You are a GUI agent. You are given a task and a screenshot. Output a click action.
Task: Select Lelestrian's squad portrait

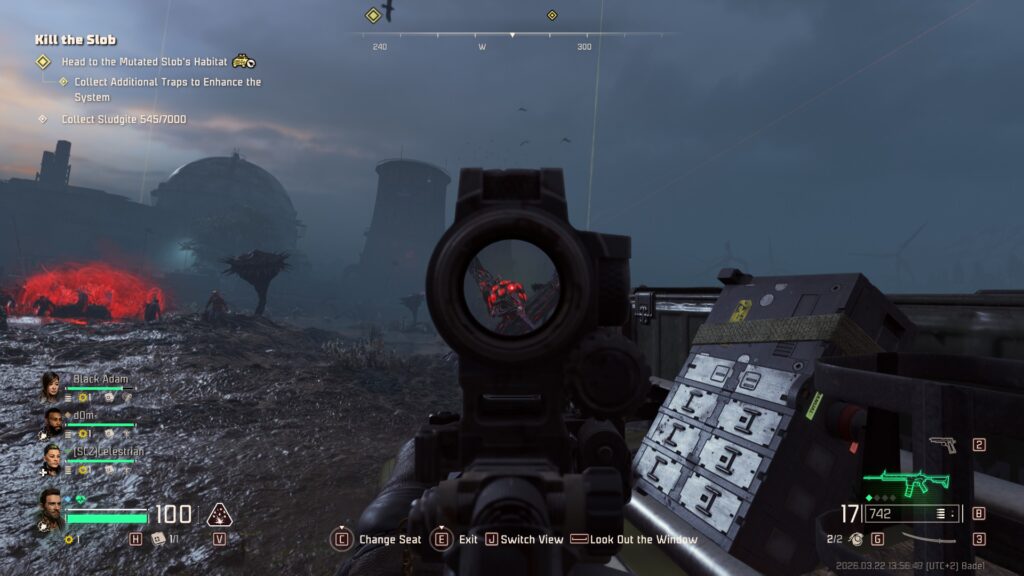pyautogui.click(x=50, y=457)
